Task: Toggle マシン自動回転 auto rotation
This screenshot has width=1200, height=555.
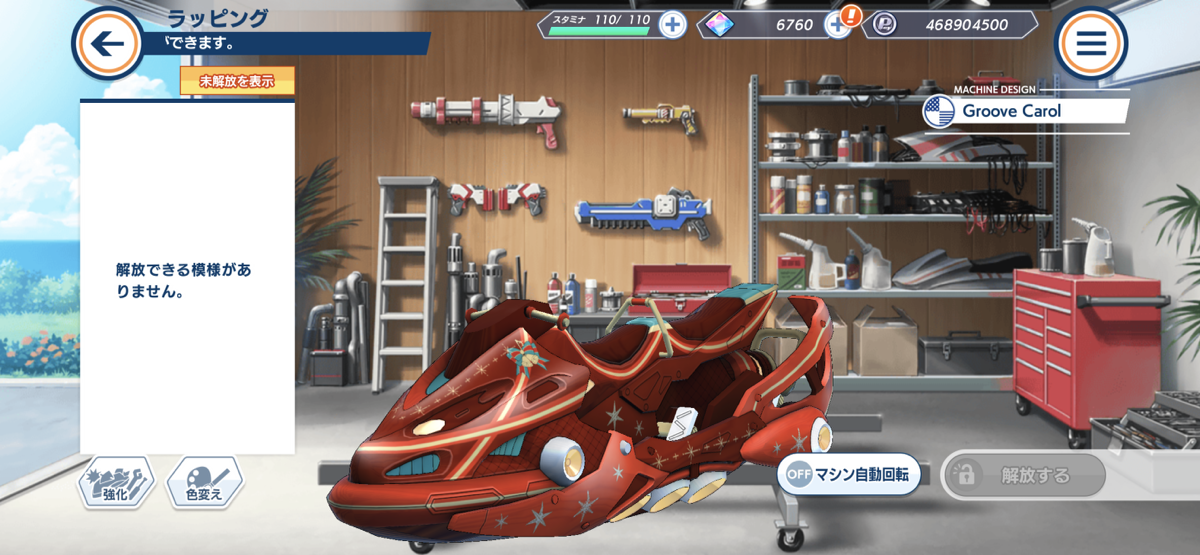Action: point(849,475)
